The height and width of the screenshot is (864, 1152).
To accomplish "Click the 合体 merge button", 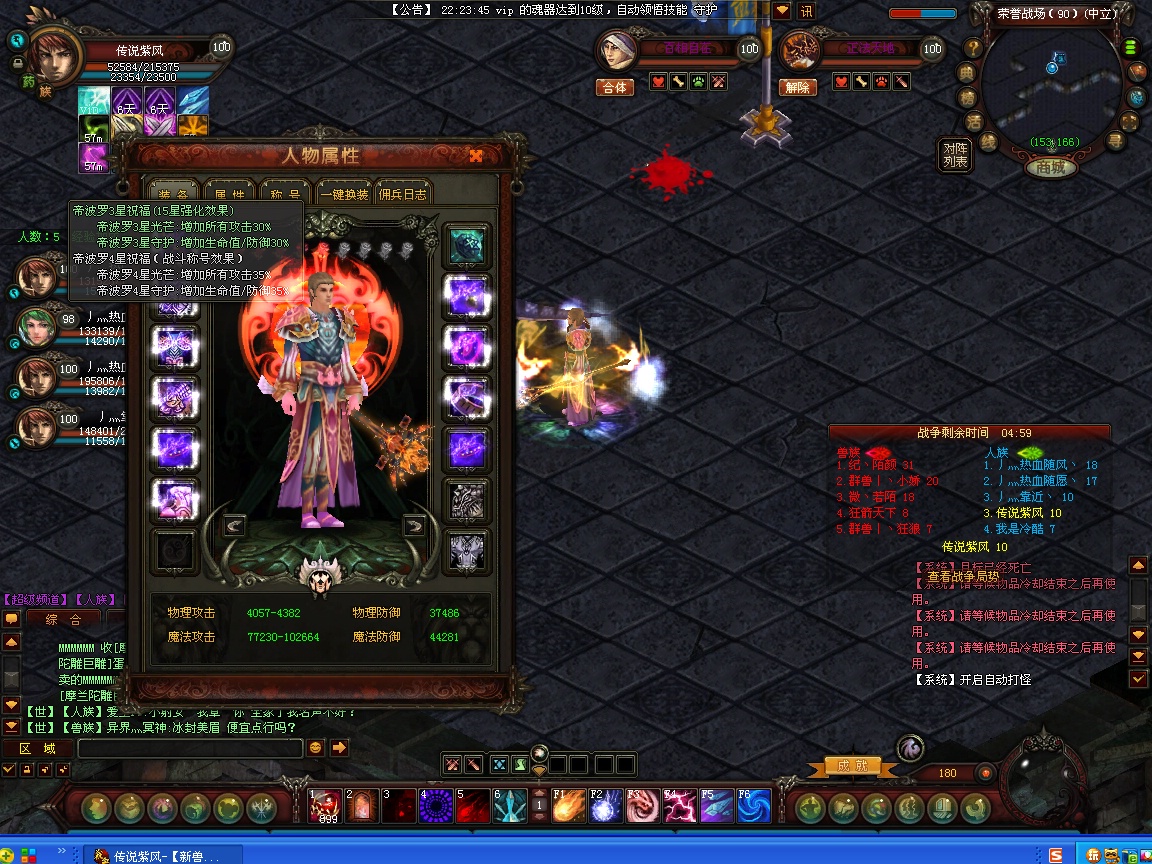I will [x=615, y=87].
